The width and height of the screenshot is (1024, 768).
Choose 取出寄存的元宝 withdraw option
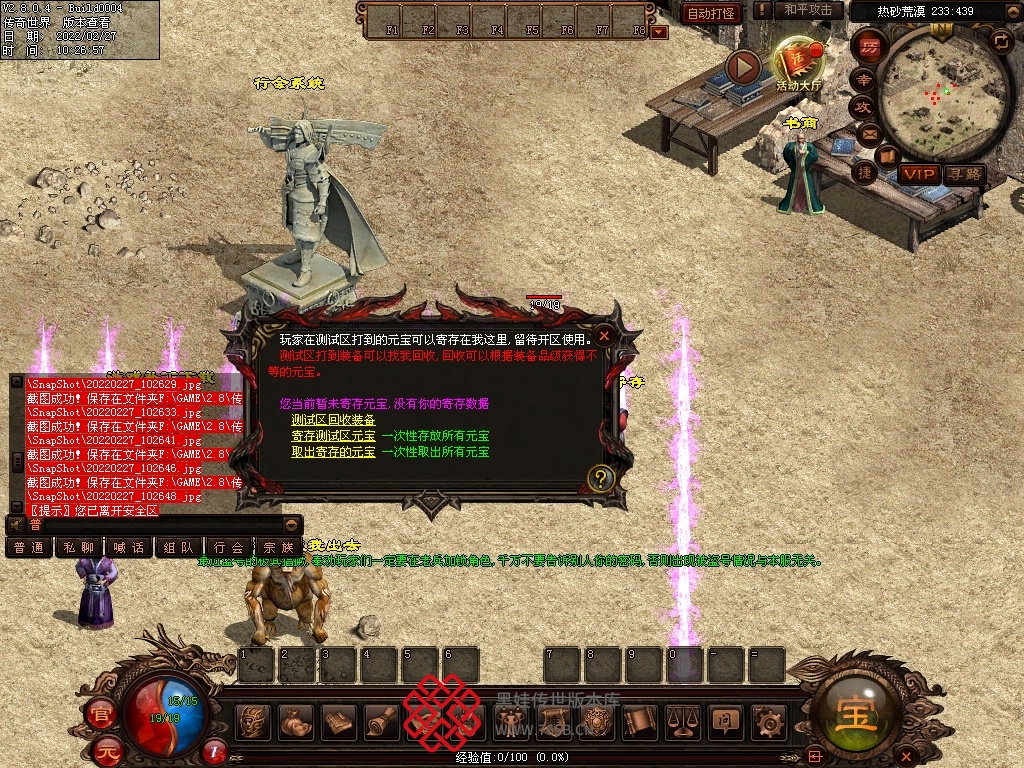click(333, 452)
